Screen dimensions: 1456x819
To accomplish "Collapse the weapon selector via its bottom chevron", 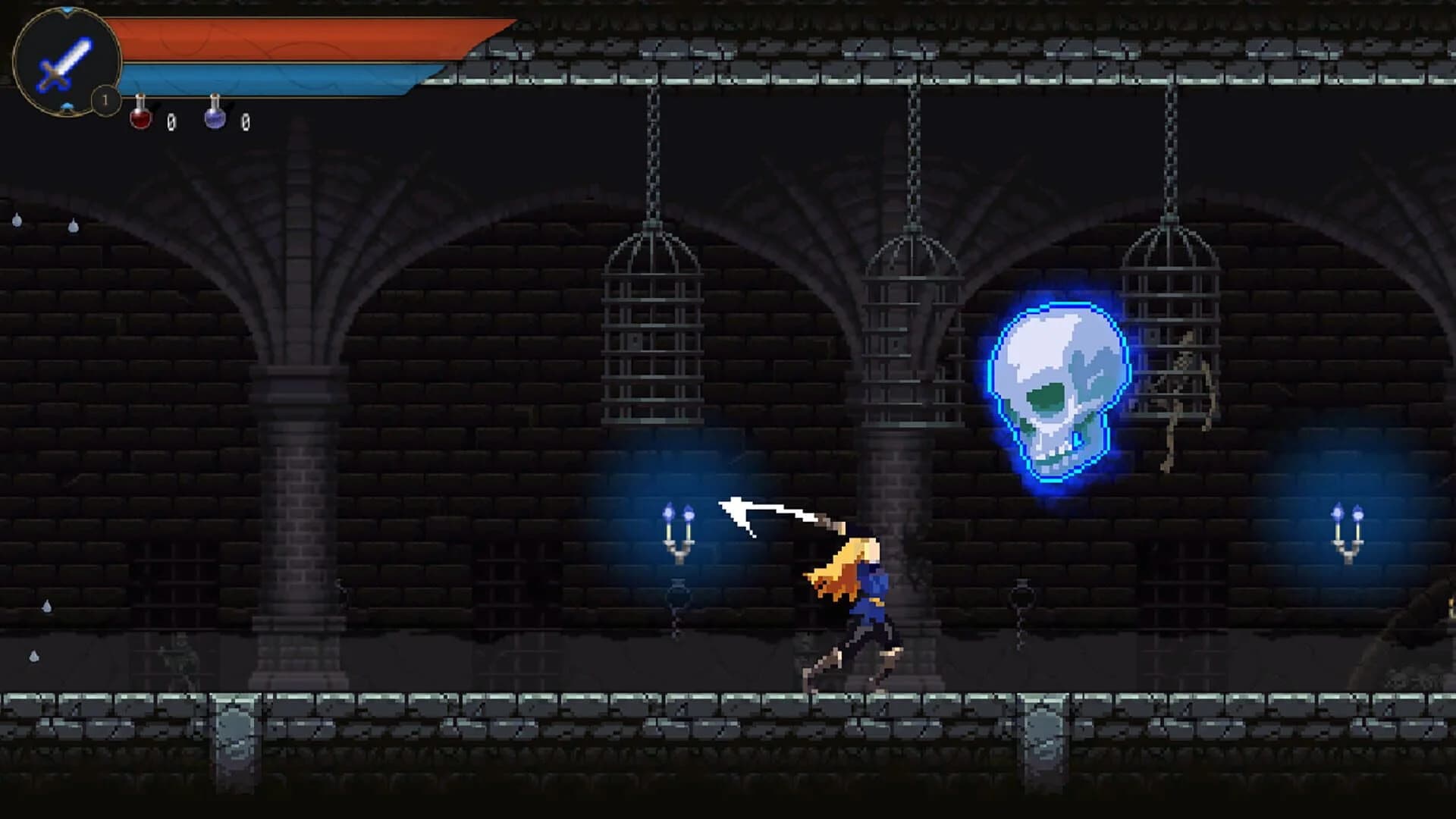I will [67, 108].
